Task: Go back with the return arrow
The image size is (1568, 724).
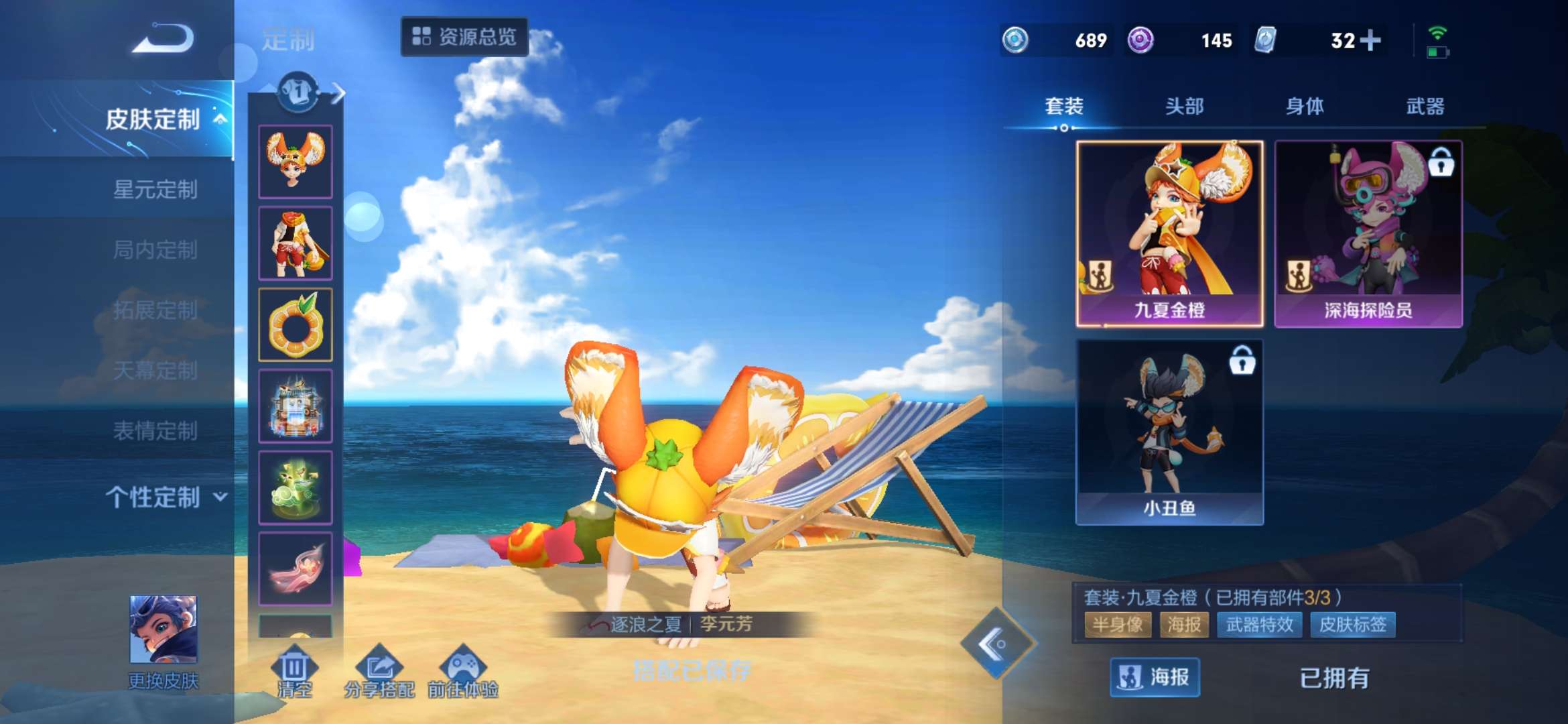Action: (164, 38)
